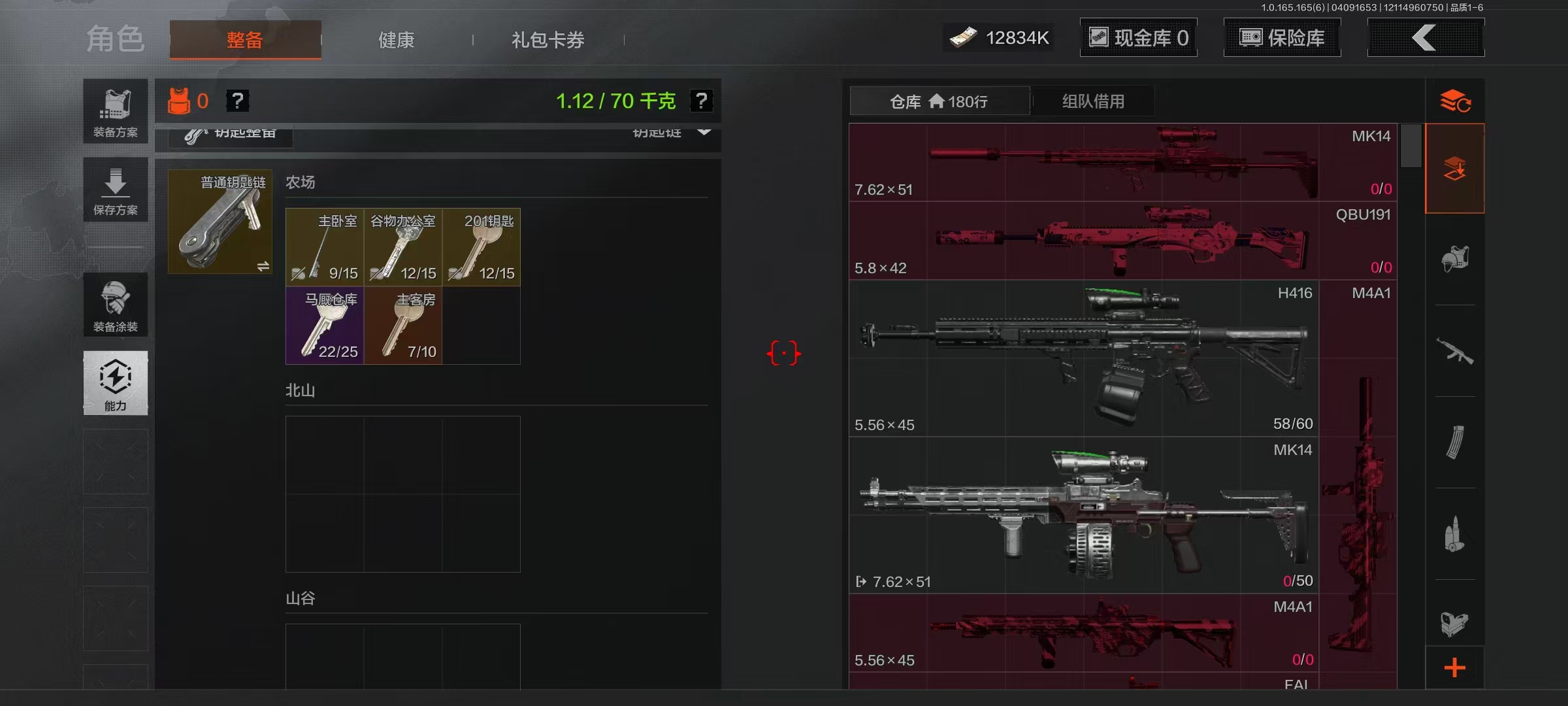Viewport: 1568px width, 706px height.
Task: Click the orange plus button
Action: coord(1454,667)
